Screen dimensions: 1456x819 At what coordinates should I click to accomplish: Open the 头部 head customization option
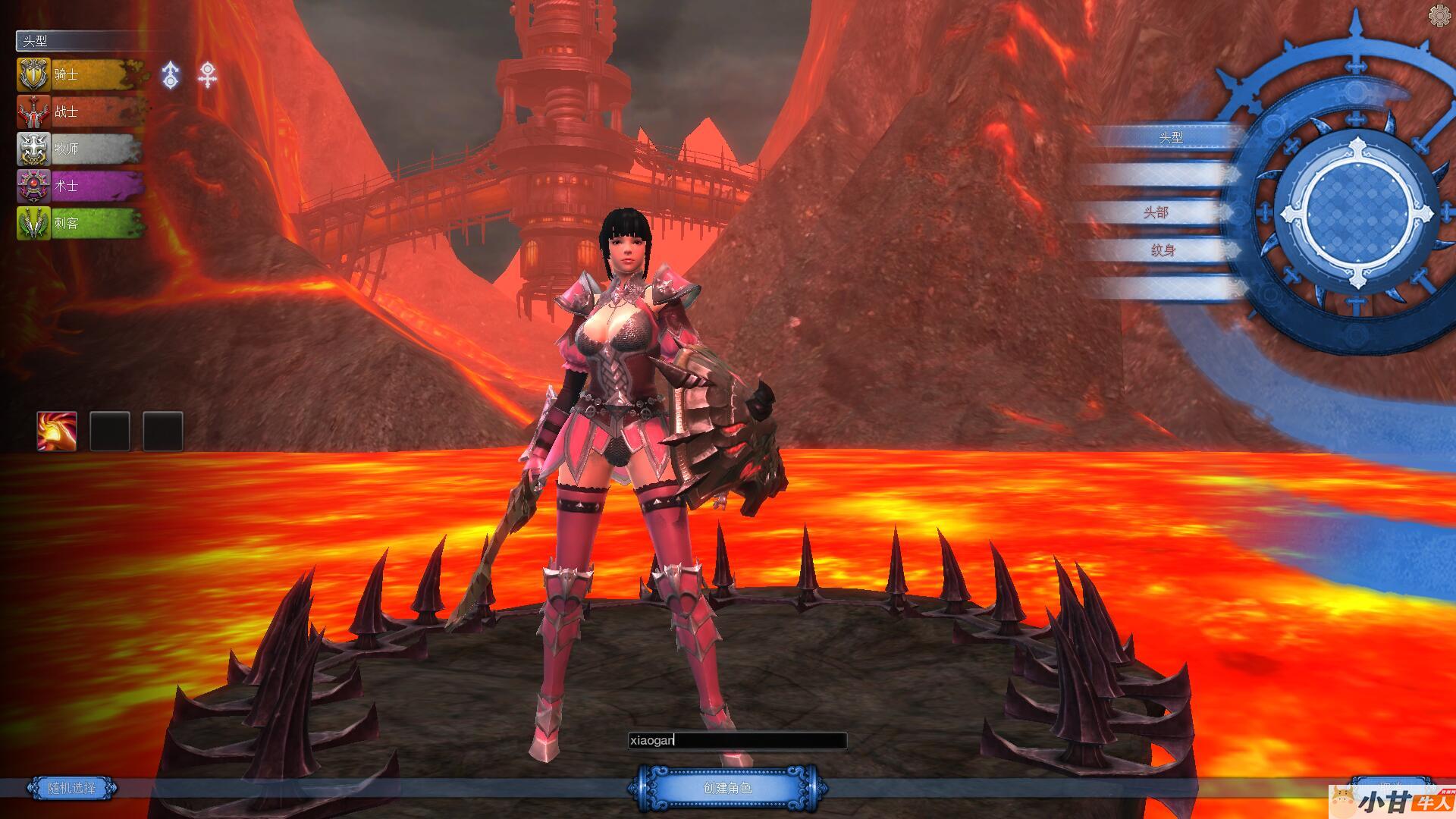pyautogui.click(x=1156, y=212)
